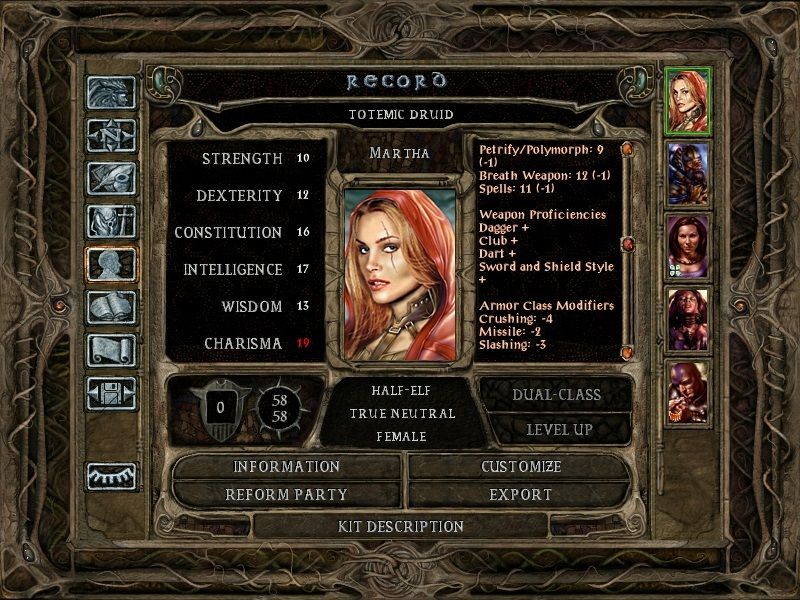Return to game via face icon

pyautogui.click(x=111, y=92)
